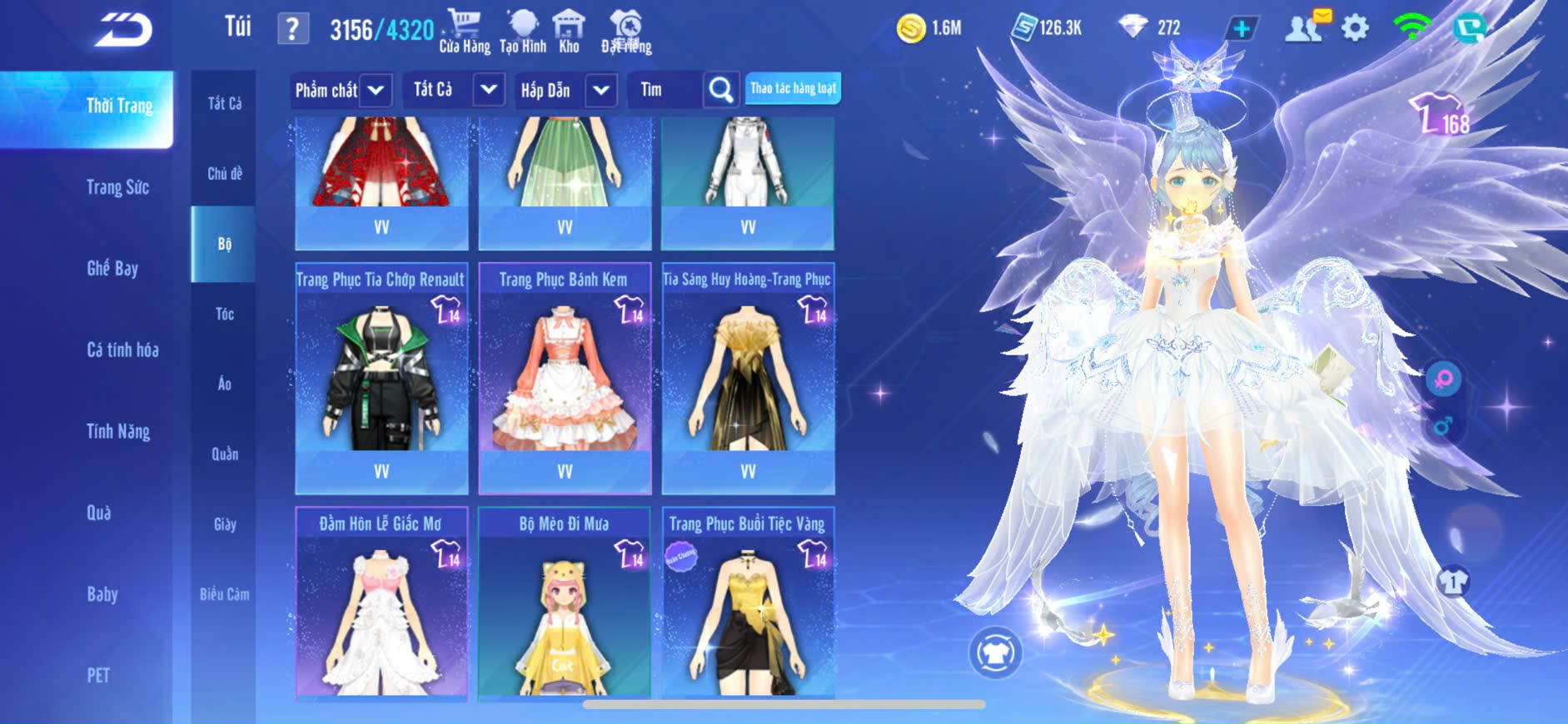Show the Tất Cả subcategory
Image resolution: width=1568 pixels, height=724 pixels.
click(225, 103)
